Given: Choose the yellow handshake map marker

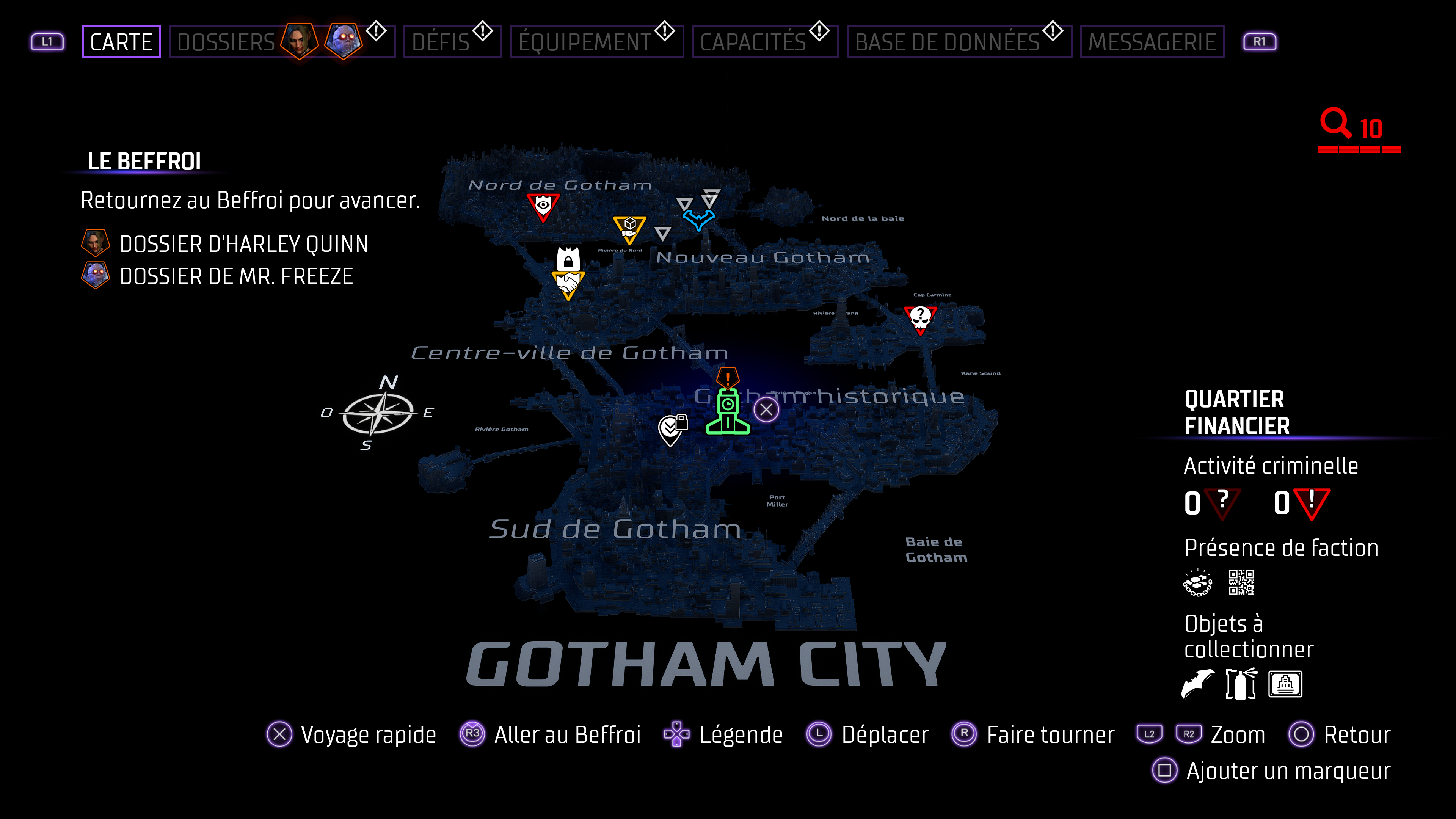Looking at the screenshot, I should pyautogui.click(x=568, y=283).
